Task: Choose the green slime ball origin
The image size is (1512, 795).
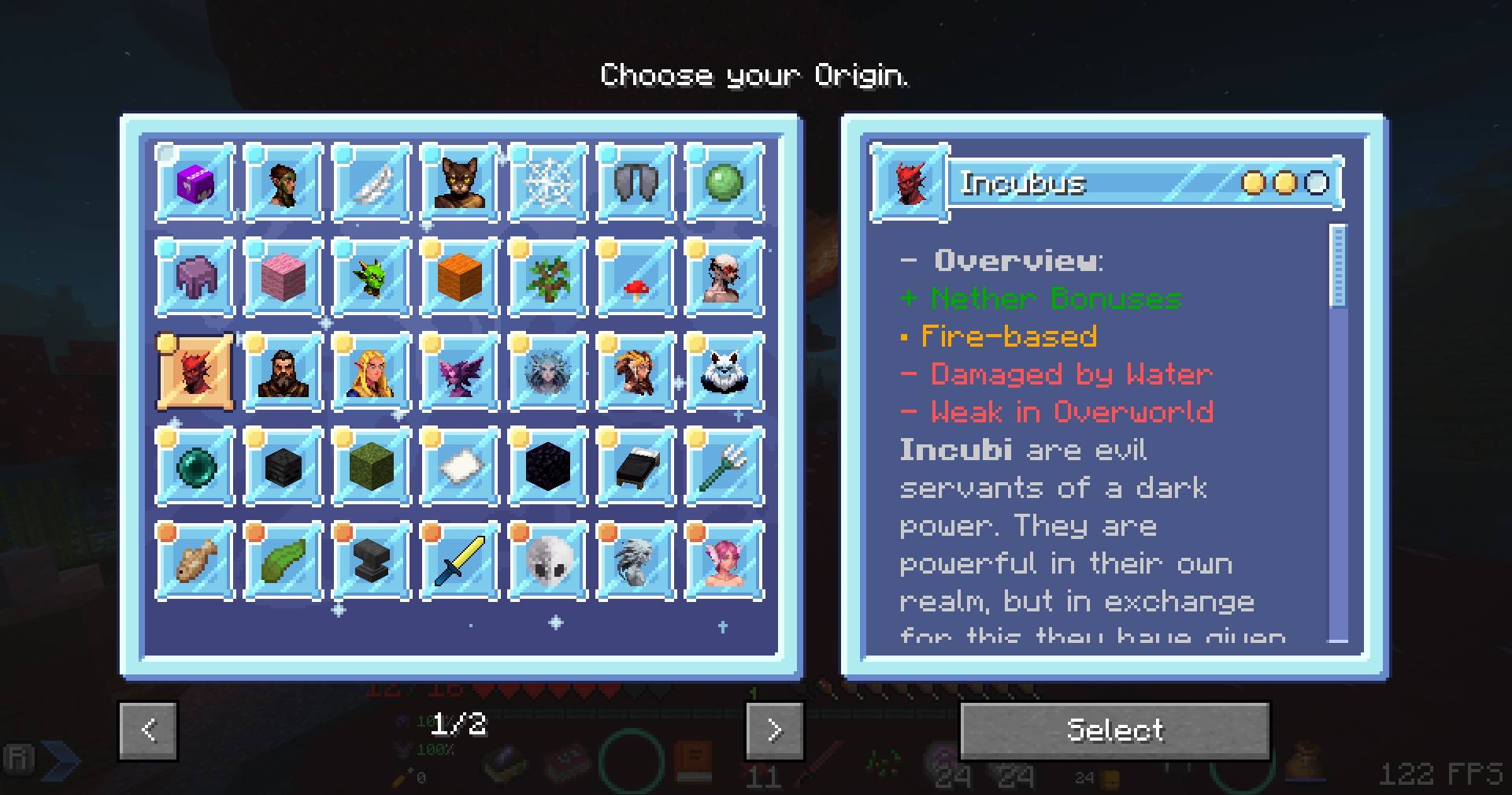Action: click(x=724, y=183)
